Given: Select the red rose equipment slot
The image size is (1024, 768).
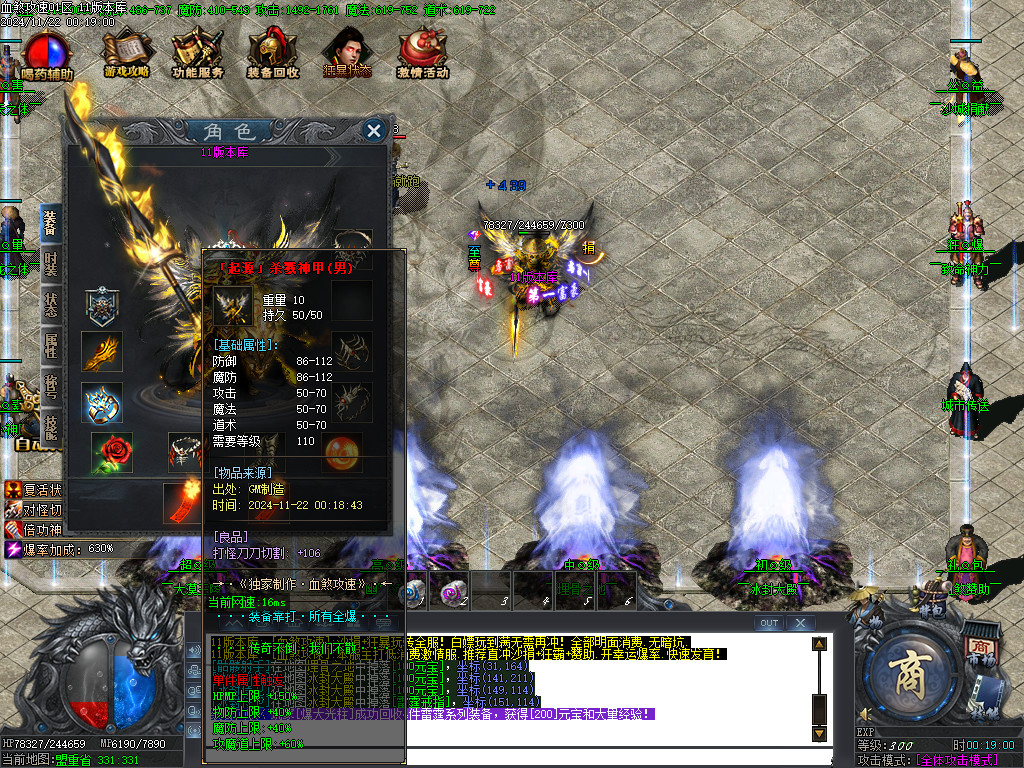Looking at the screenshot, I should click(112, 453).
